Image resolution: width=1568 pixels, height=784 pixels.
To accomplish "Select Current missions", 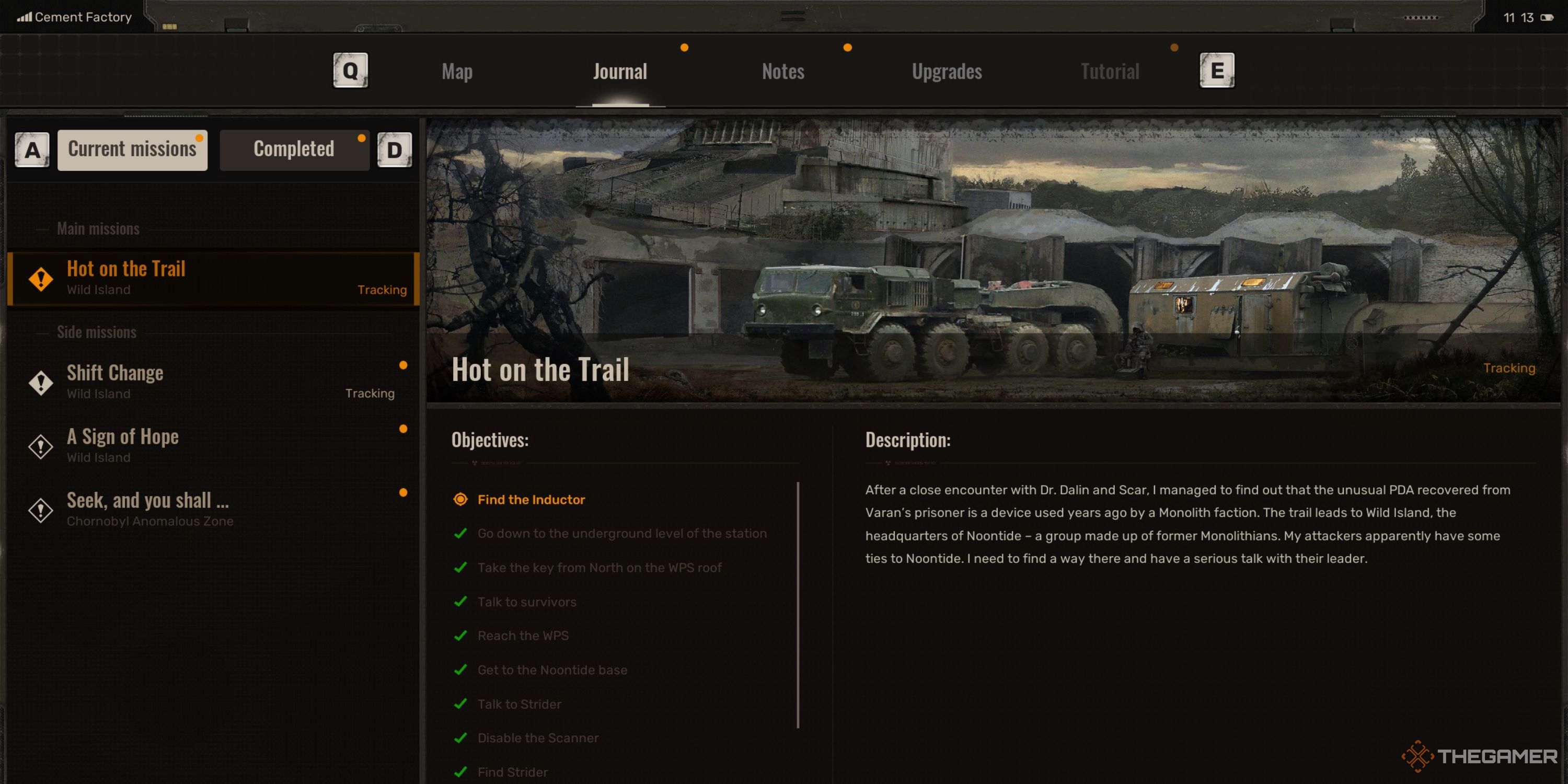I will 133,149.
